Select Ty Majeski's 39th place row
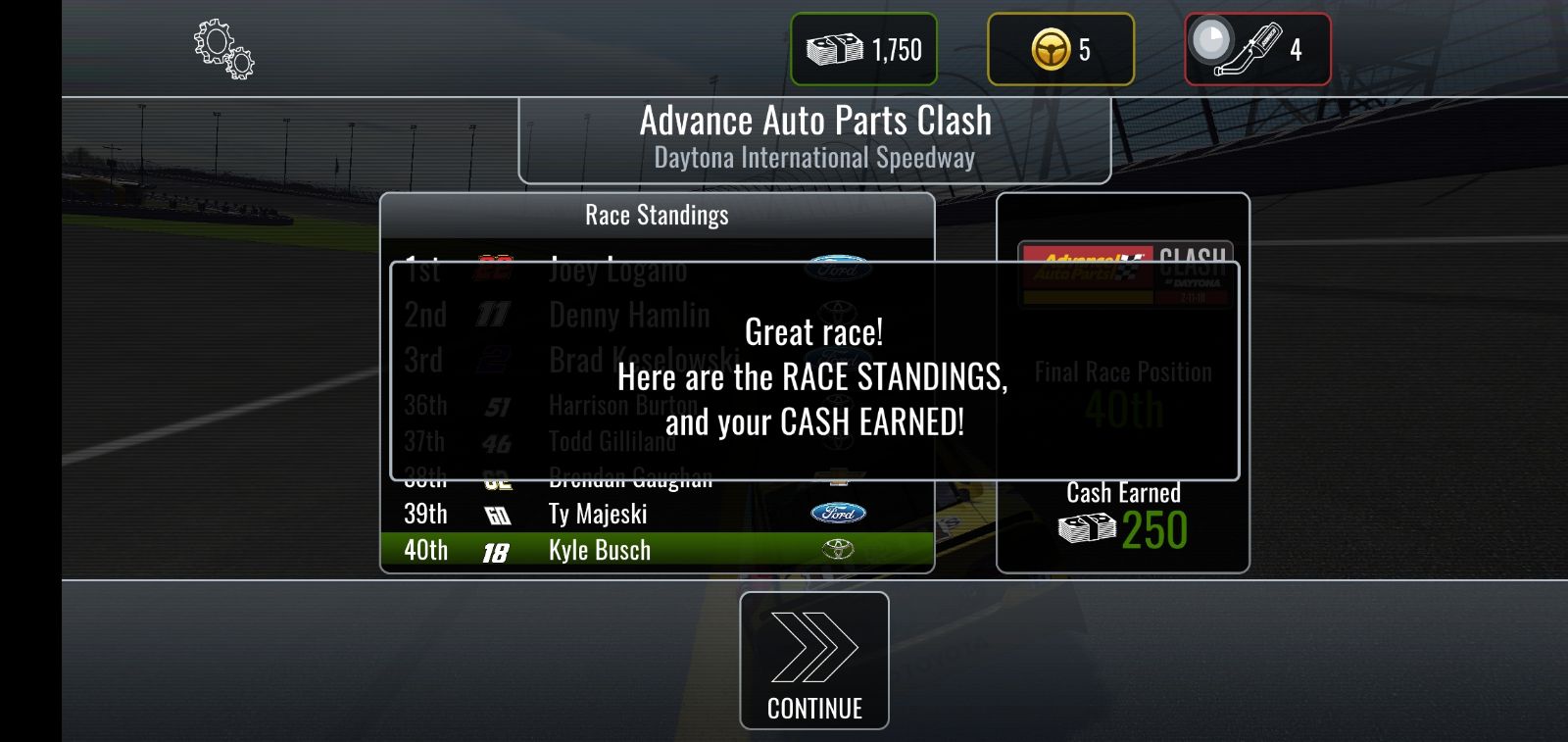1568x742 pixels. pyautogui.click(x=657, y=514)
